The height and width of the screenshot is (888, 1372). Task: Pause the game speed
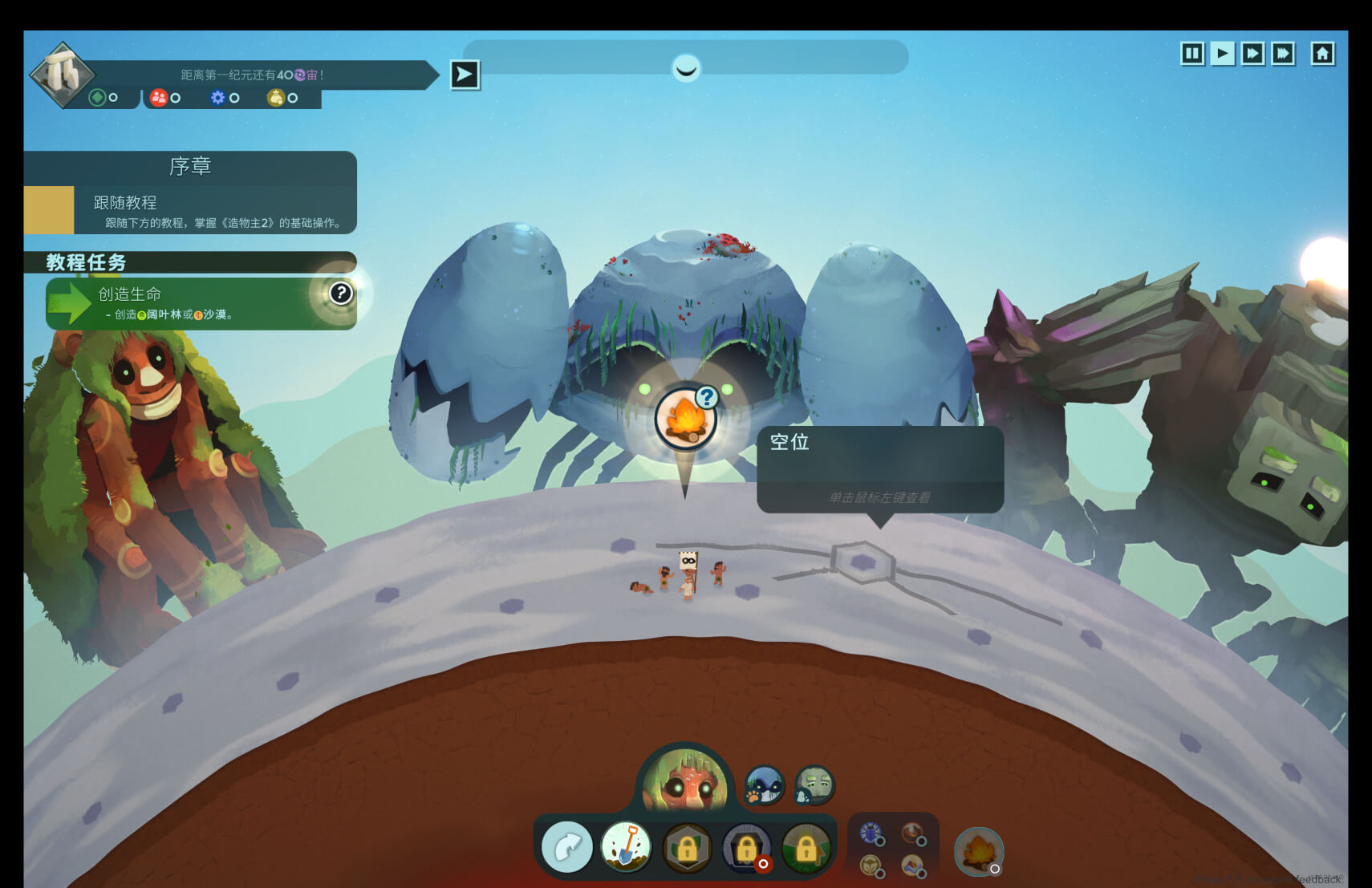pyautogui.click(x=1192, y=54)
